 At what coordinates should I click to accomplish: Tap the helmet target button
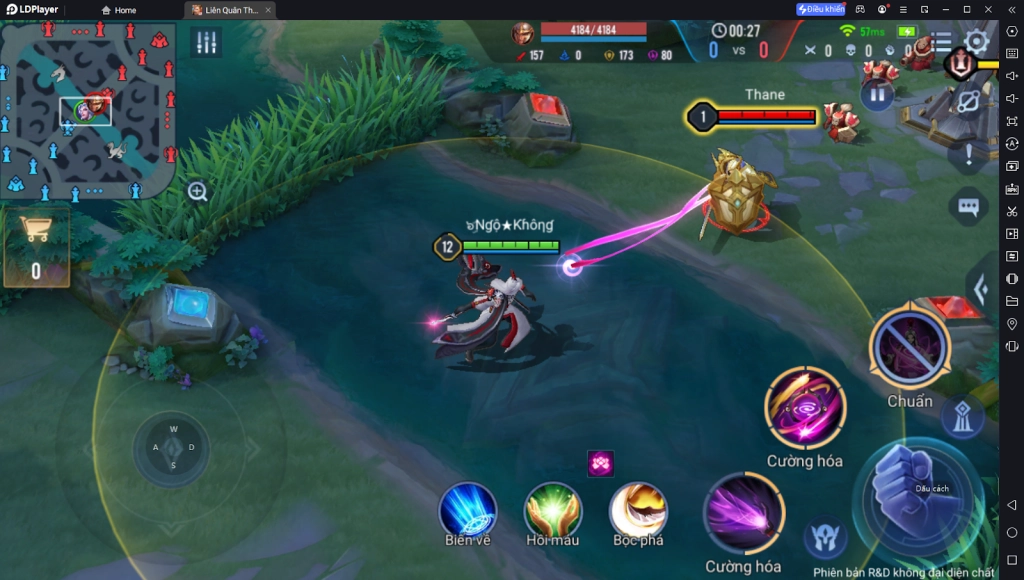point(826,538)
